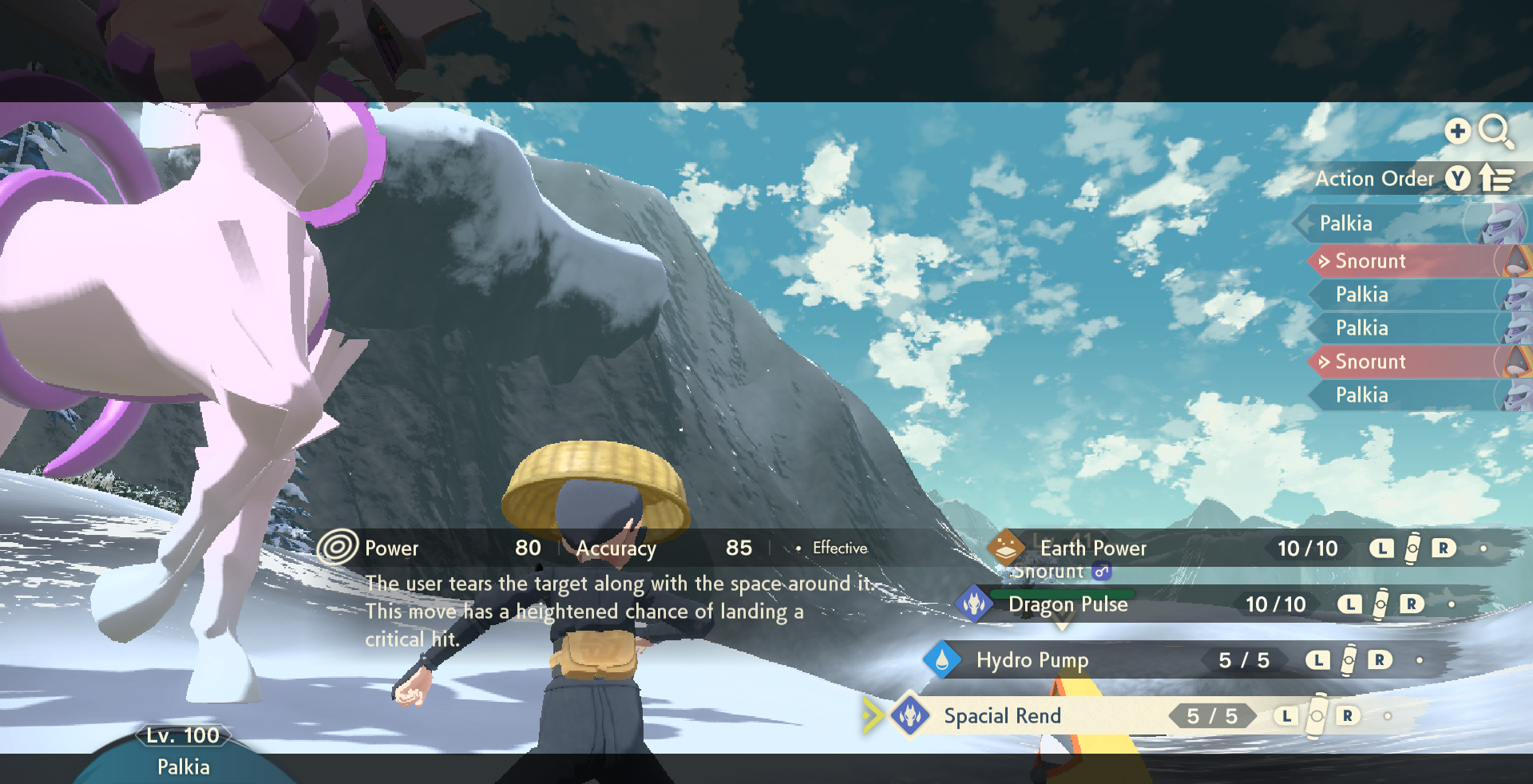1533x784 pixels.
Task: Select the first Snorunt turn entry
Action: click(1370, 261)
